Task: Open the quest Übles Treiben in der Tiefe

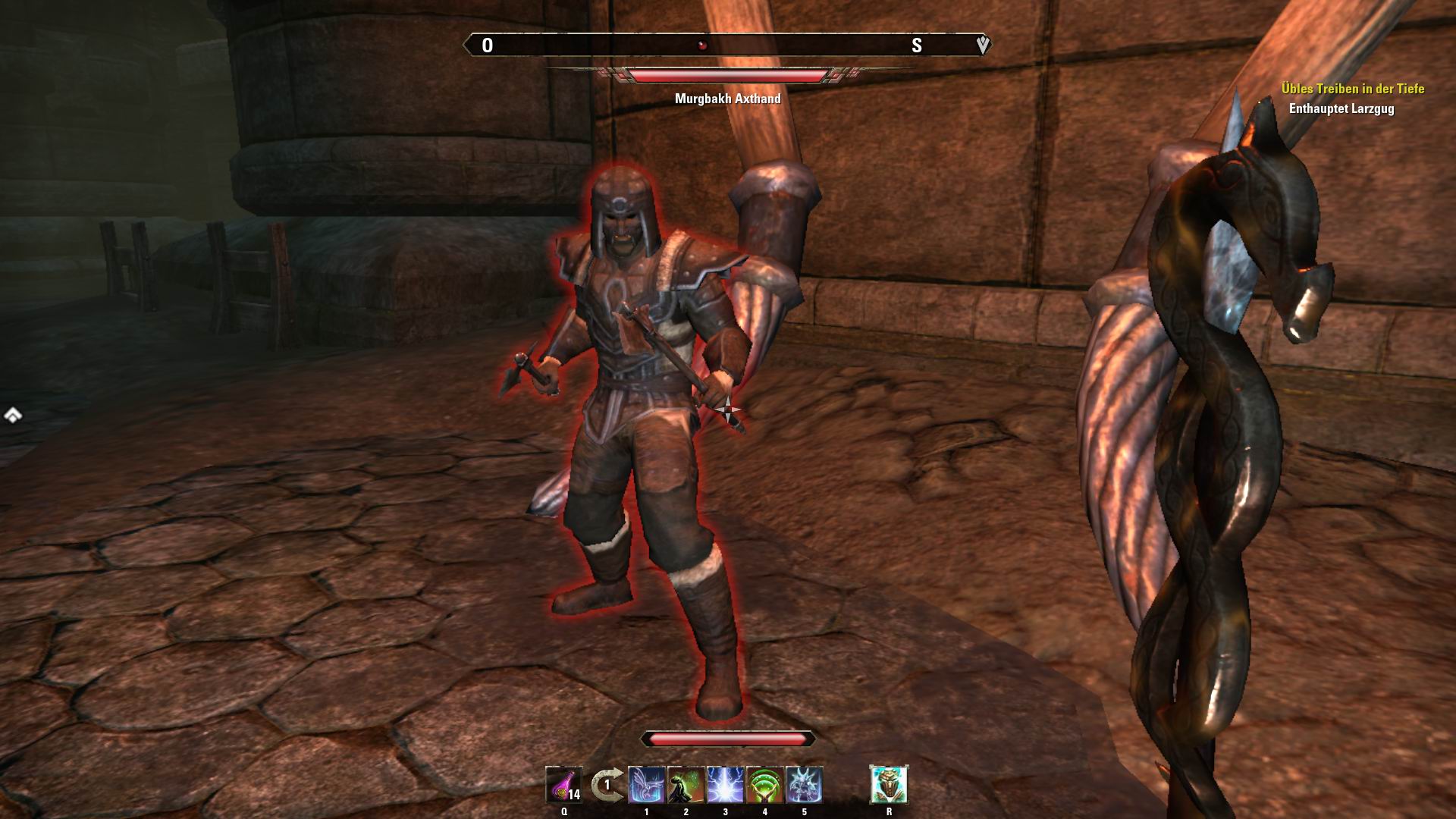Action: [x=1354, y=88]
